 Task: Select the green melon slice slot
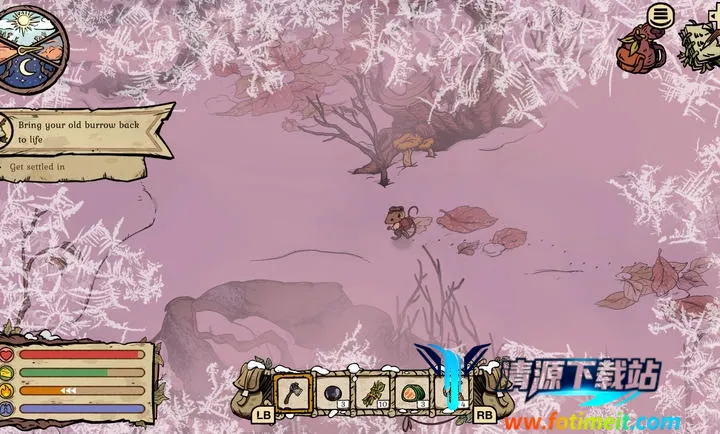pos(414,392)
